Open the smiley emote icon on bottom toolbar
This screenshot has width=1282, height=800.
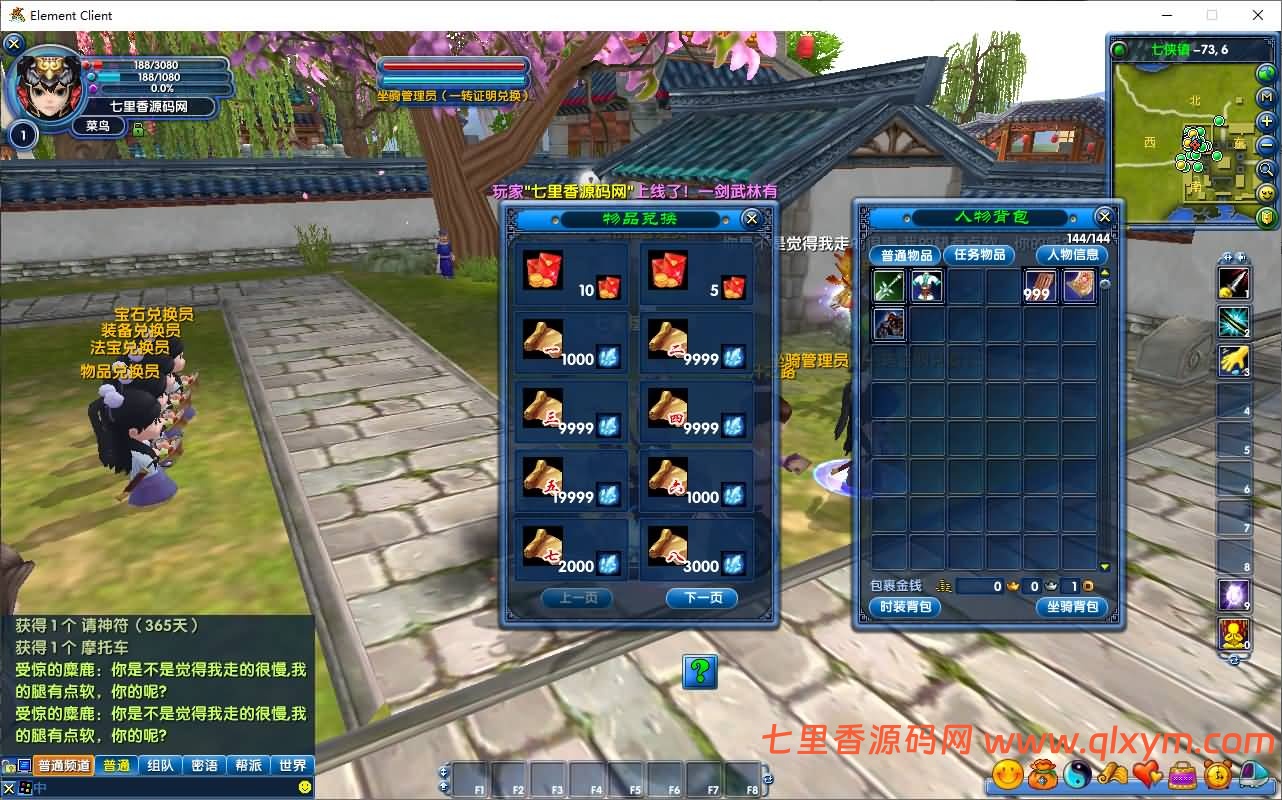(1008, 773)
